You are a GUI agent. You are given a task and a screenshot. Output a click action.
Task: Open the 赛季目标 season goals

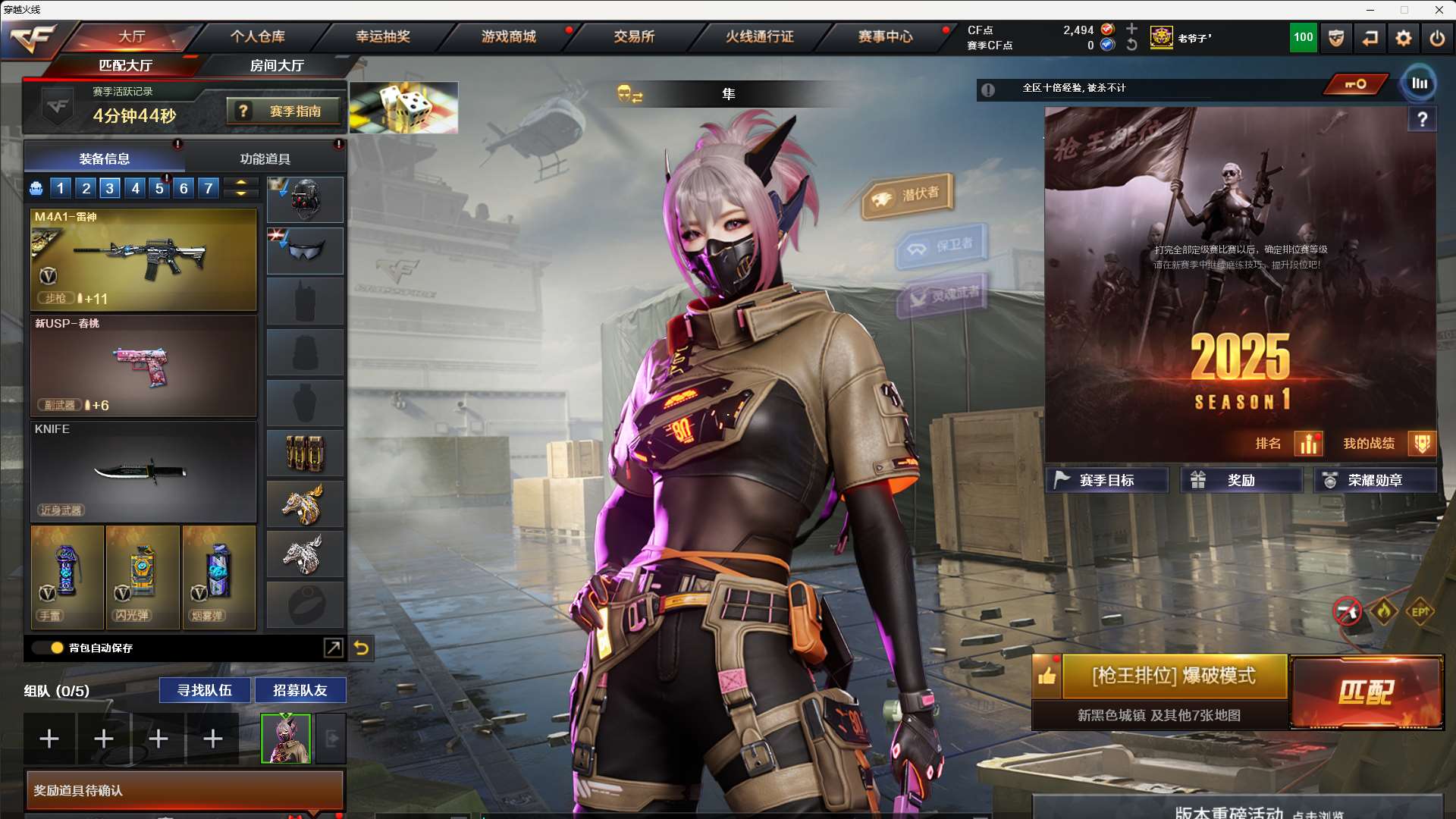[x=1106, y=480]
